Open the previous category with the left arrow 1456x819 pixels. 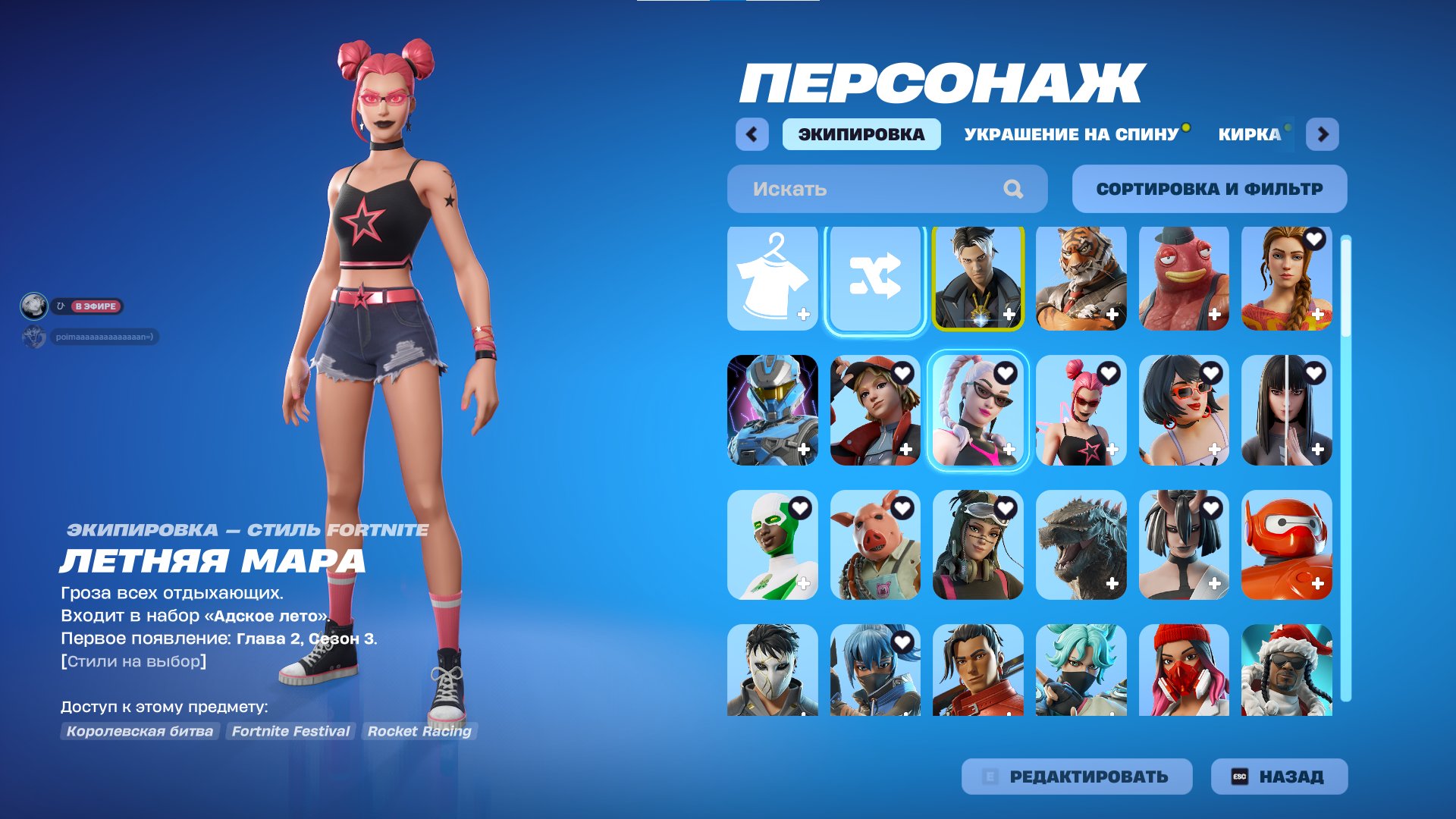[x=750, y=133]
